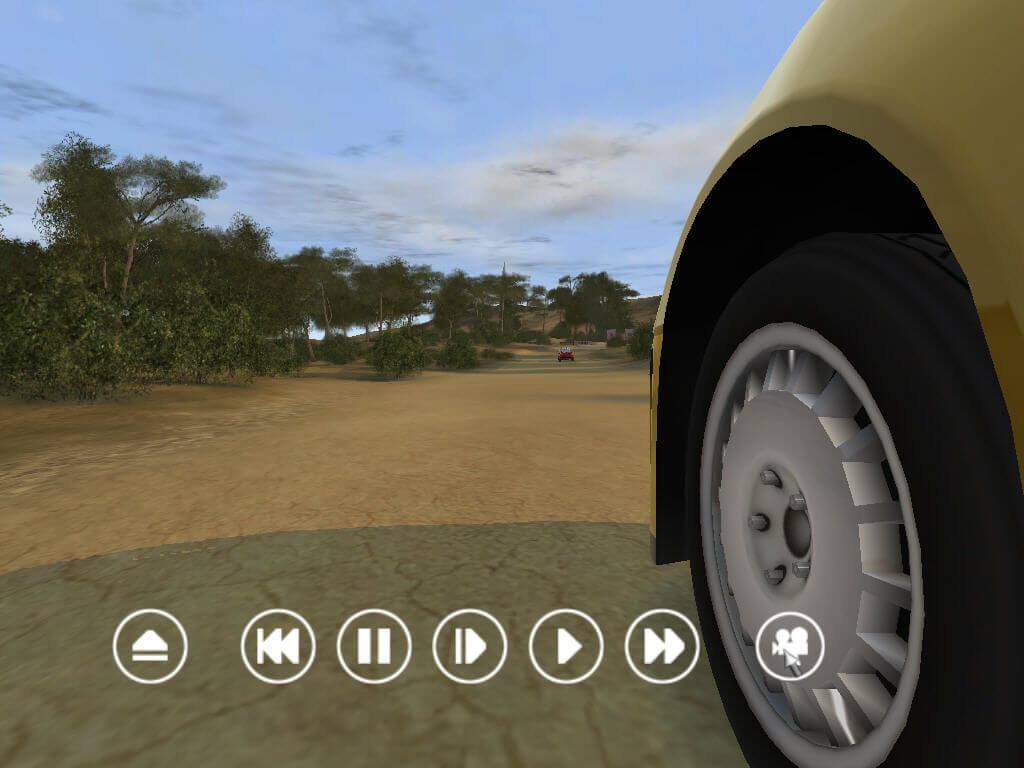Pause the replay playback
The width and height of the screenshot is (1024, 768).
[374, 646]
